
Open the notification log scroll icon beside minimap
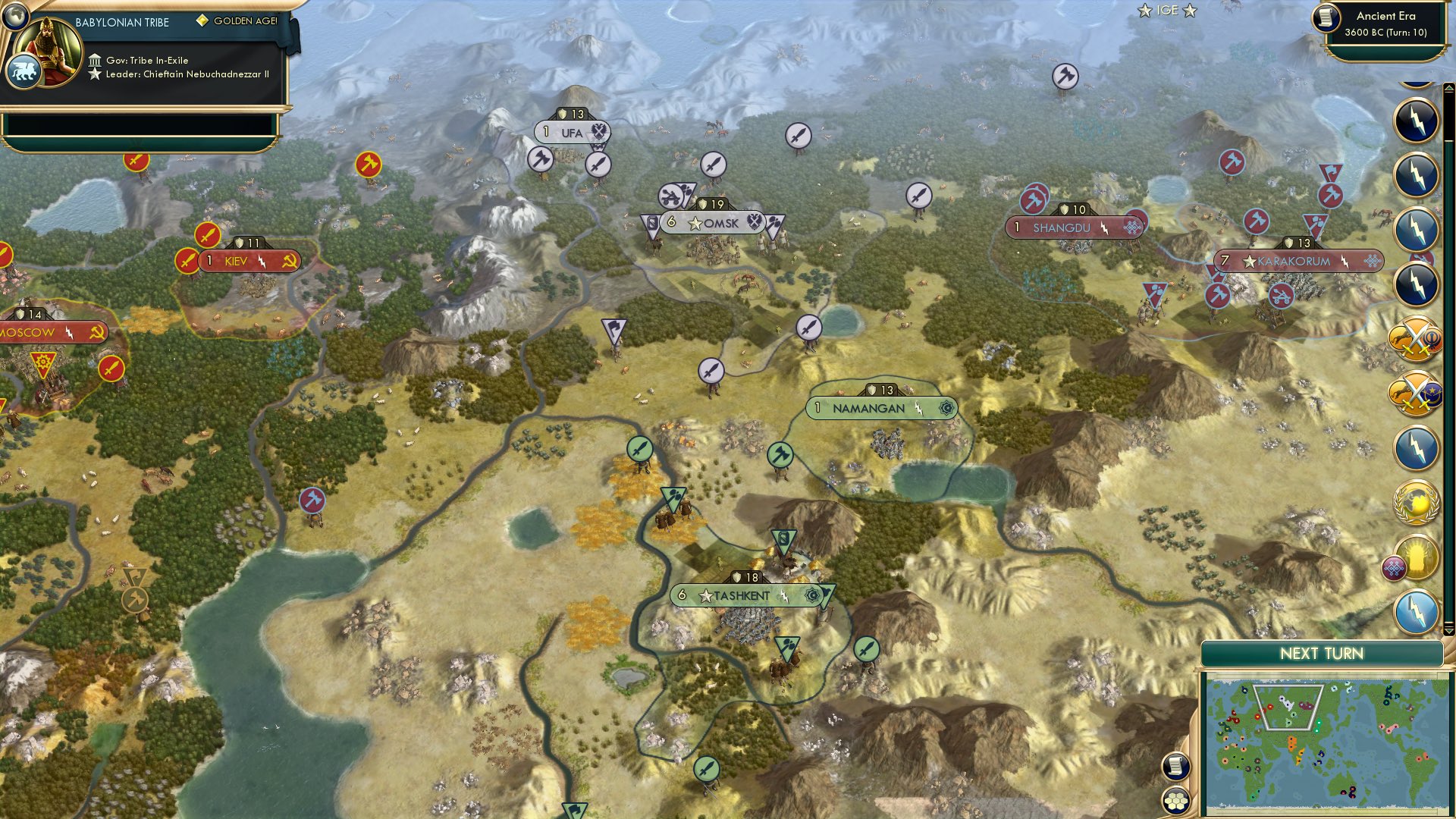click(x=1175, y=766)
